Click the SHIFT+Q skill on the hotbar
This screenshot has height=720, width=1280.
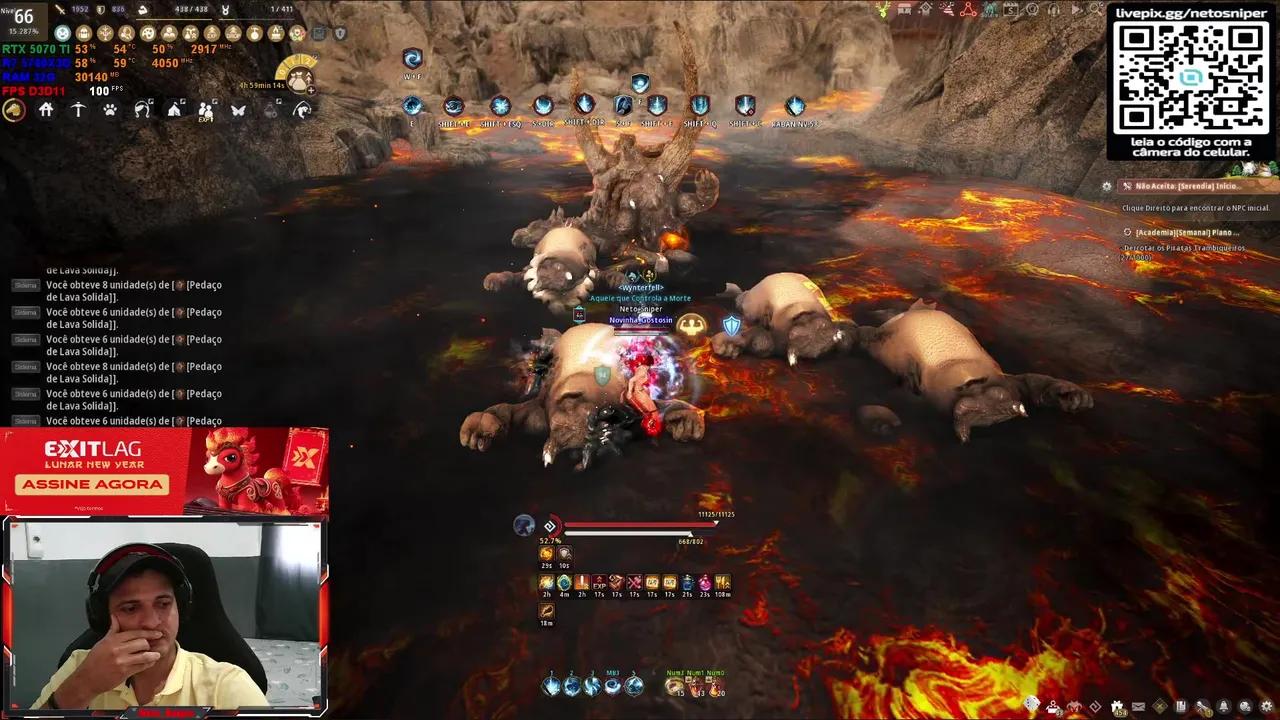pos(702,106)
